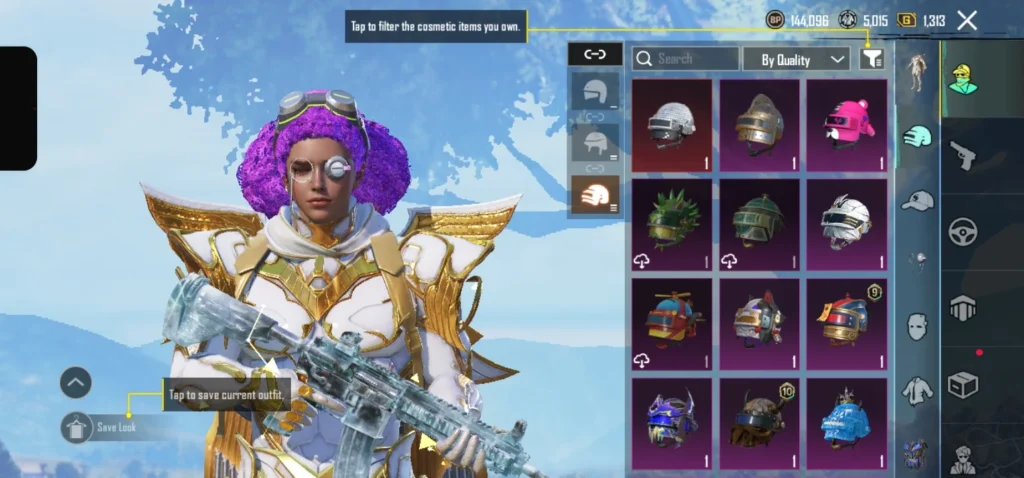Select the blue ice dragon helmet

point(846,422)
